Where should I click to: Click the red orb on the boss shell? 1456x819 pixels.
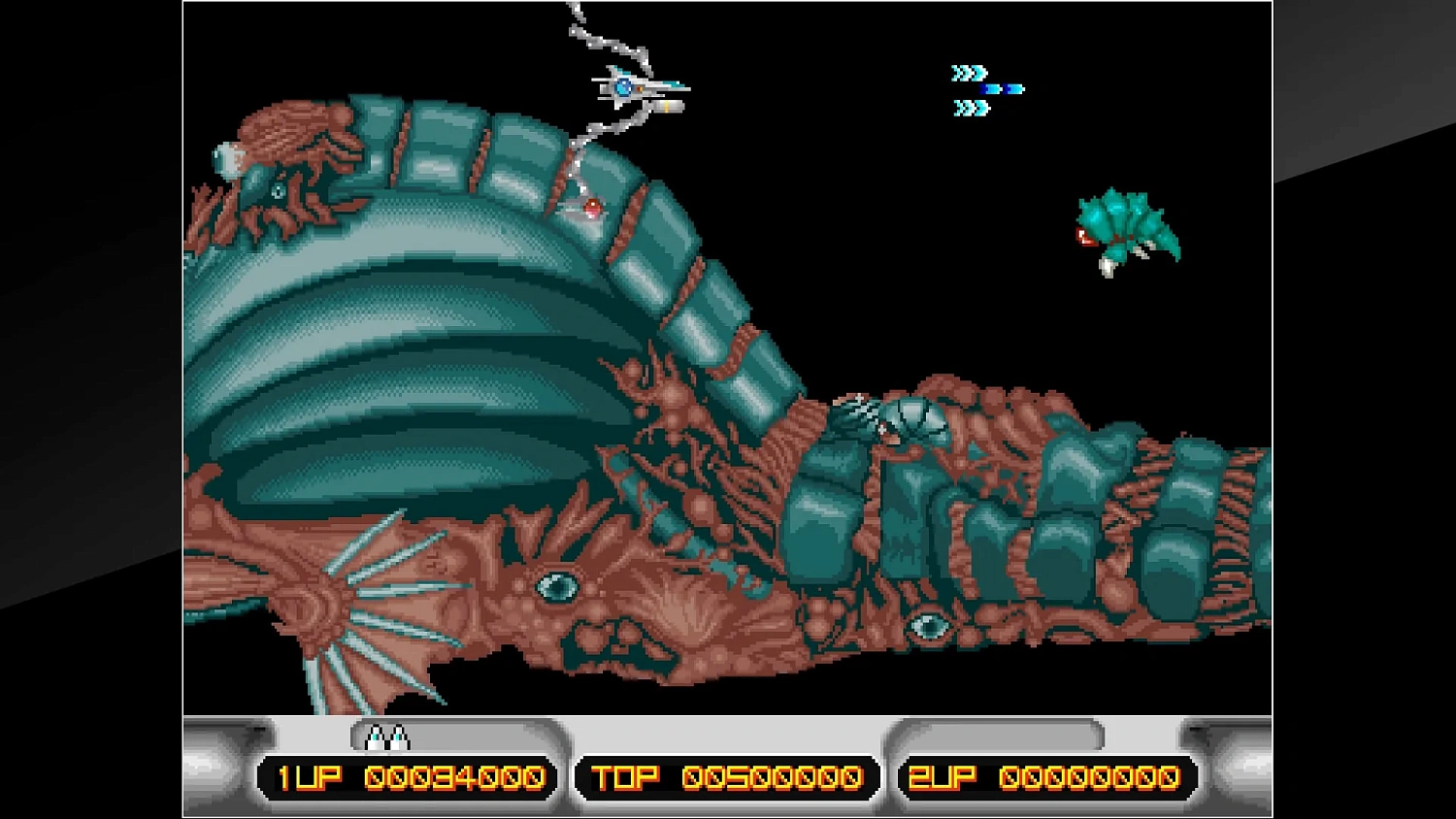[590, 206]
